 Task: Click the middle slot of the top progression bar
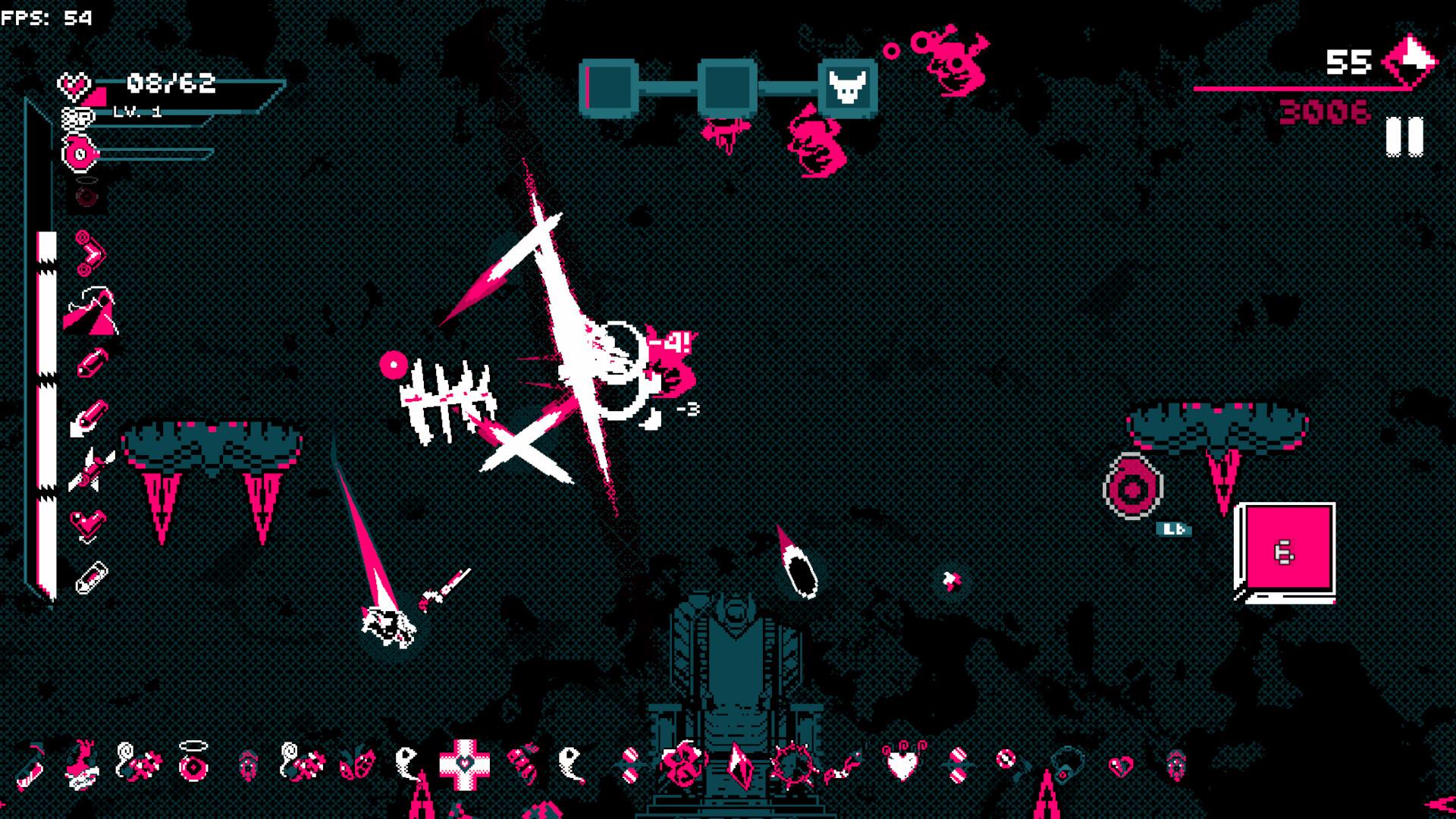(x=728, y=83)
